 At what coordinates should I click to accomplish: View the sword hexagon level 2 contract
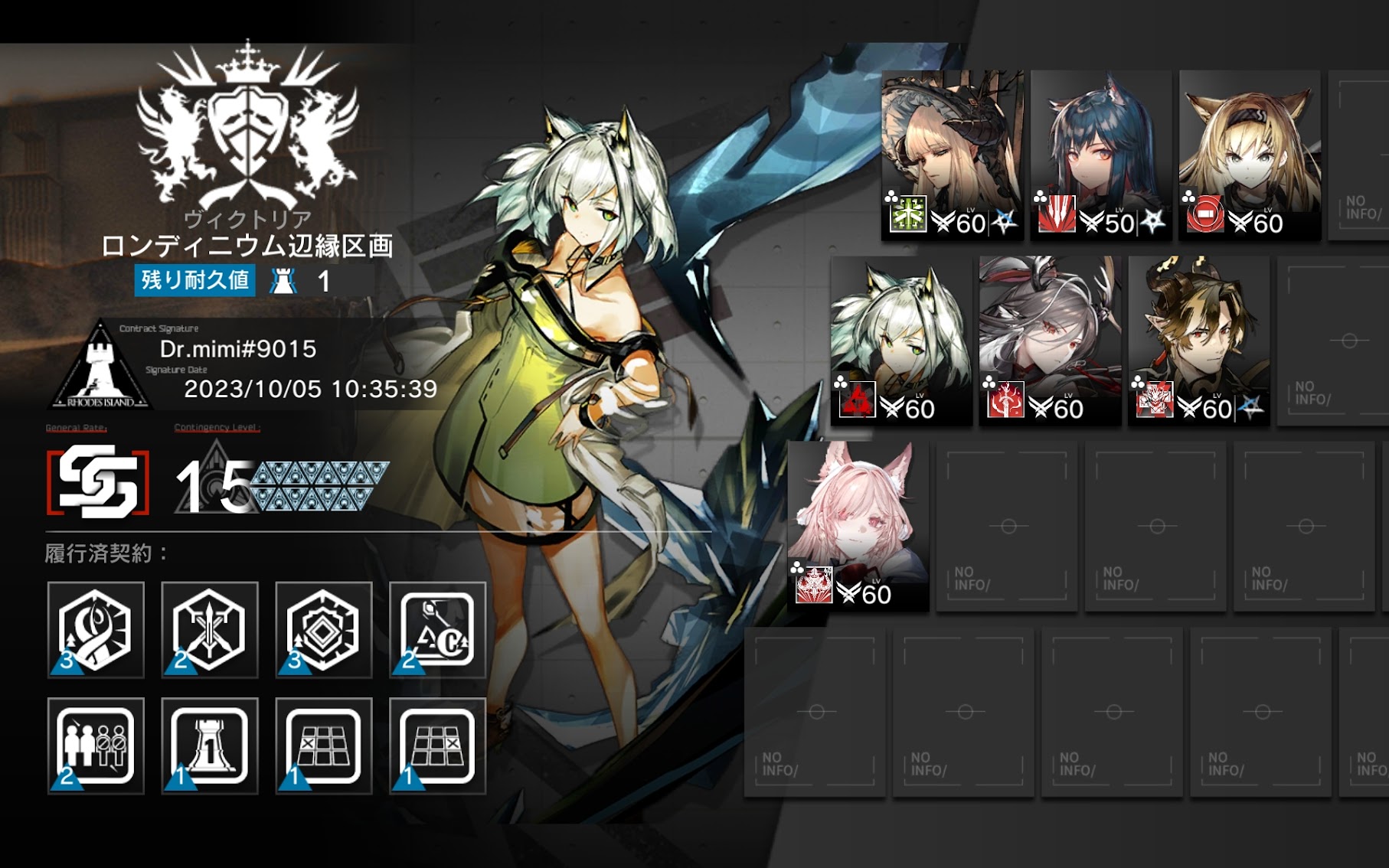pyautogui.click(x=209, y=630)
